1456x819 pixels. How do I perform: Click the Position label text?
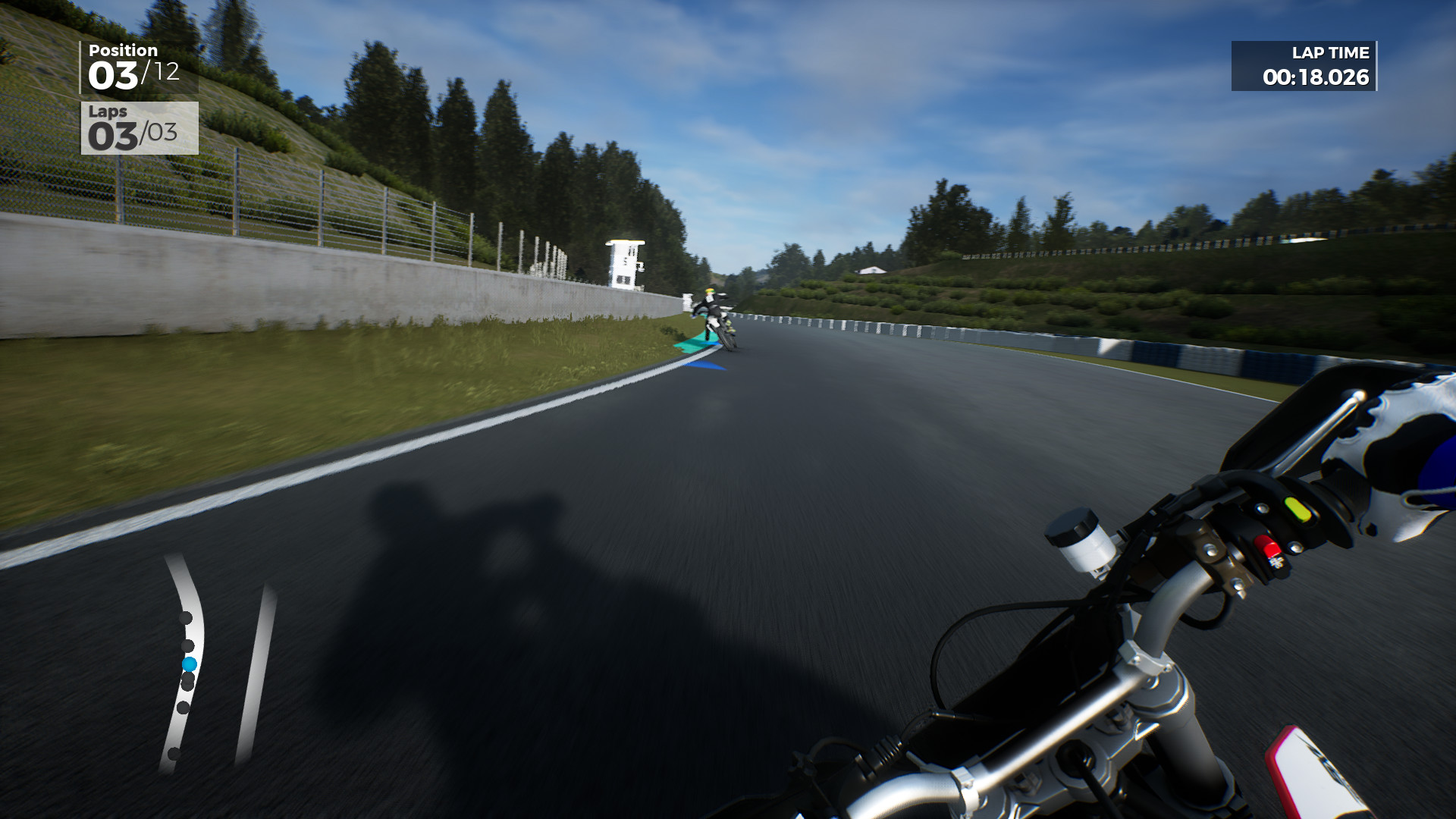[124, 49]
